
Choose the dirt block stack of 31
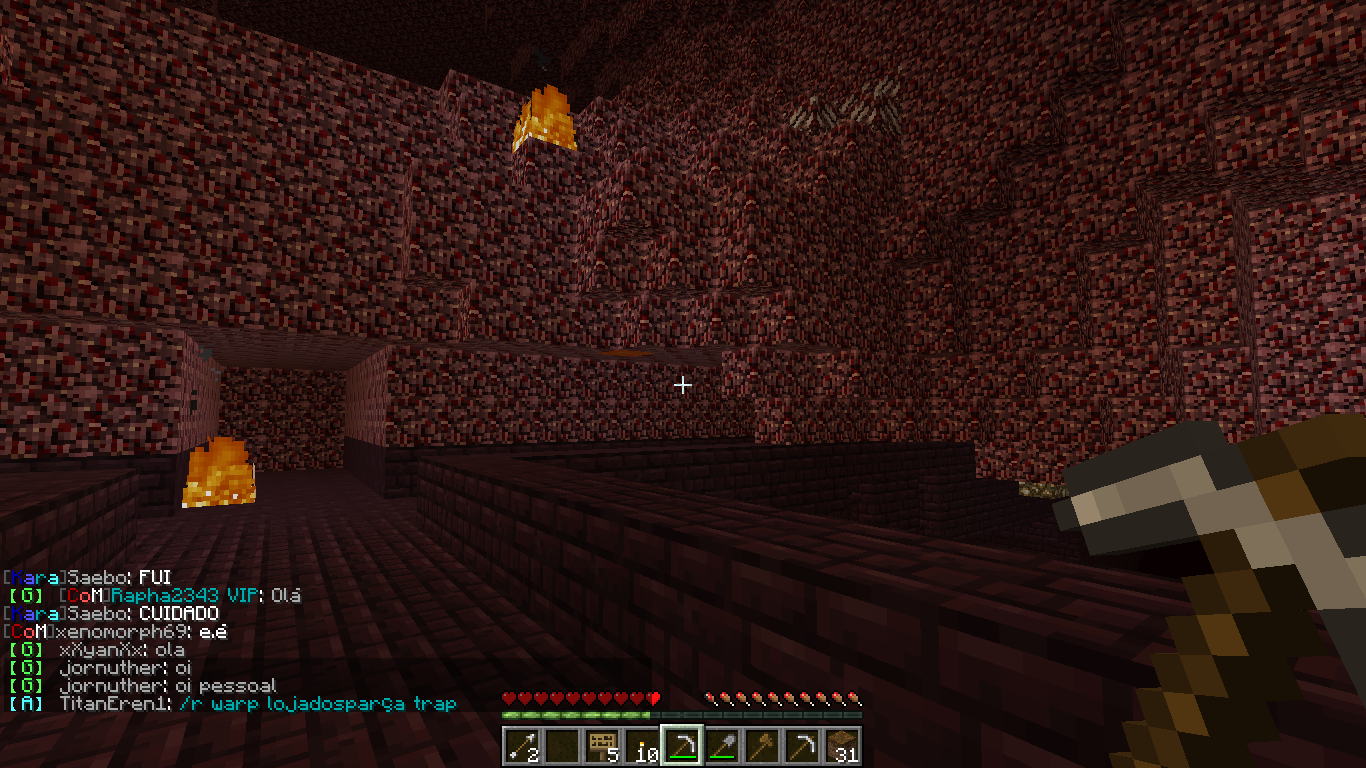[842, 746]
